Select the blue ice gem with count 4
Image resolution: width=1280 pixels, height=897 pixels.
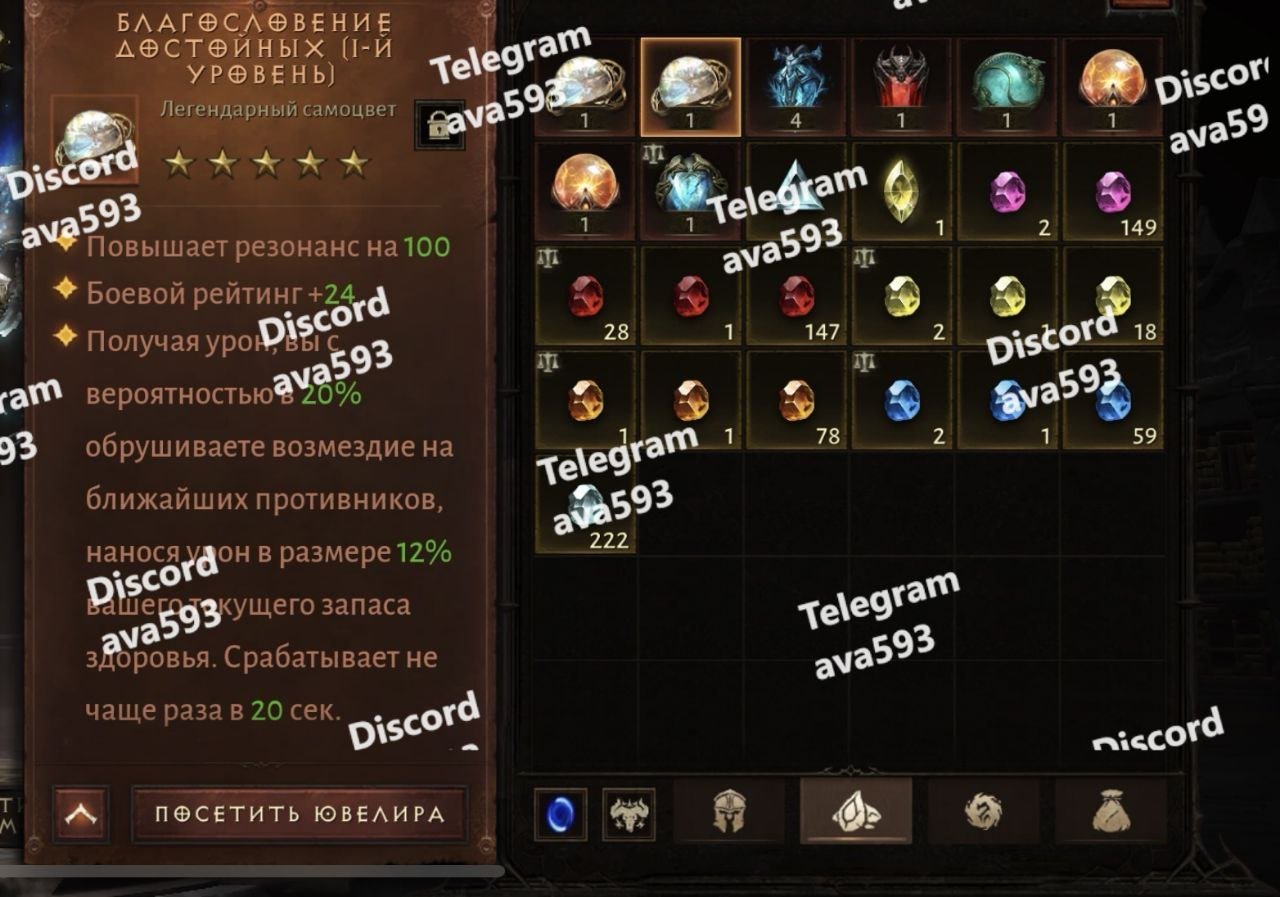pyautogui.click(x=796, y=87)
